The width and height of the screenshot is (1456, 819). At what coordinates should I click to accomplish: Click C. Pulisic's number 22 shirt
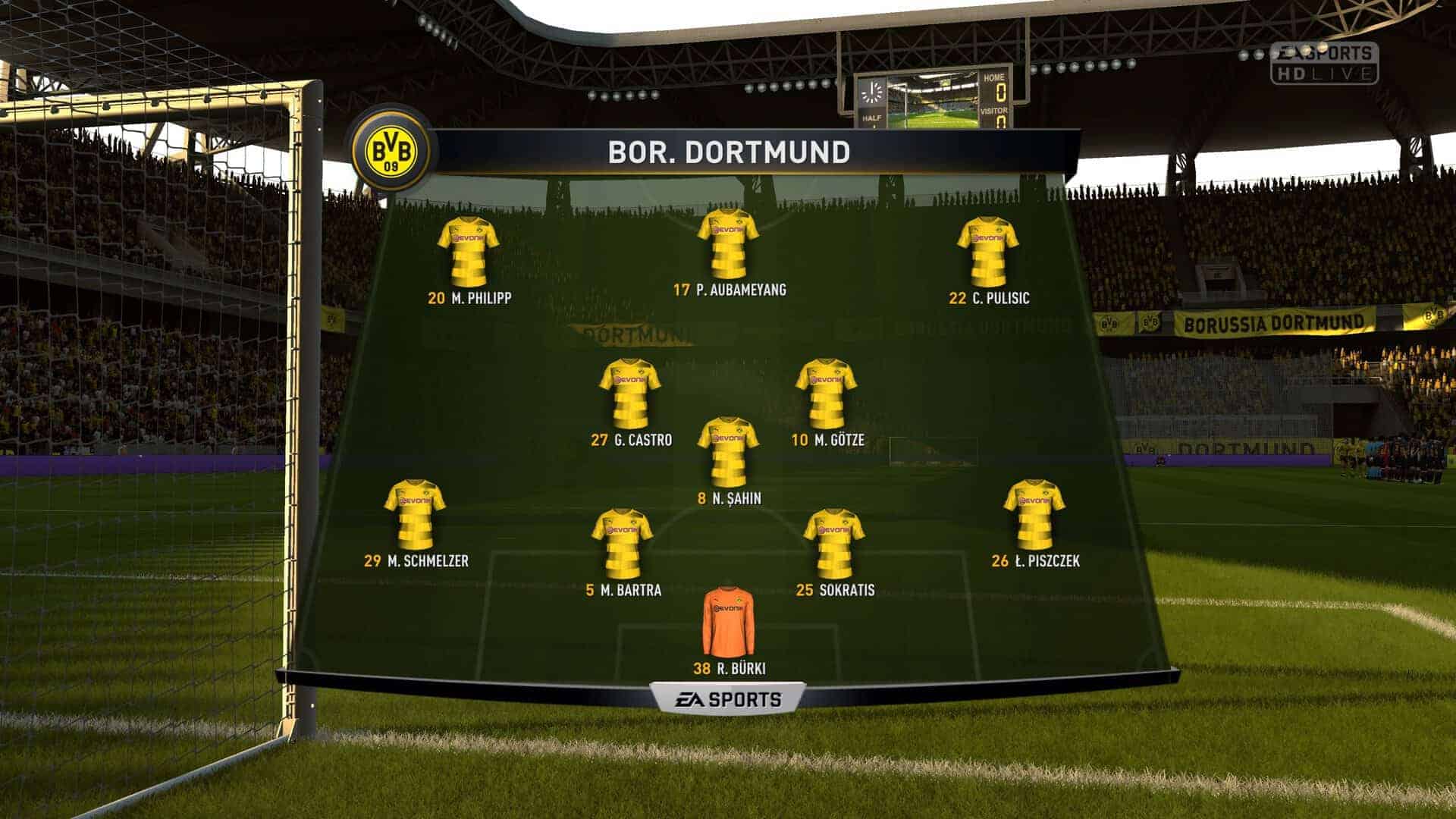coord(987,251)
